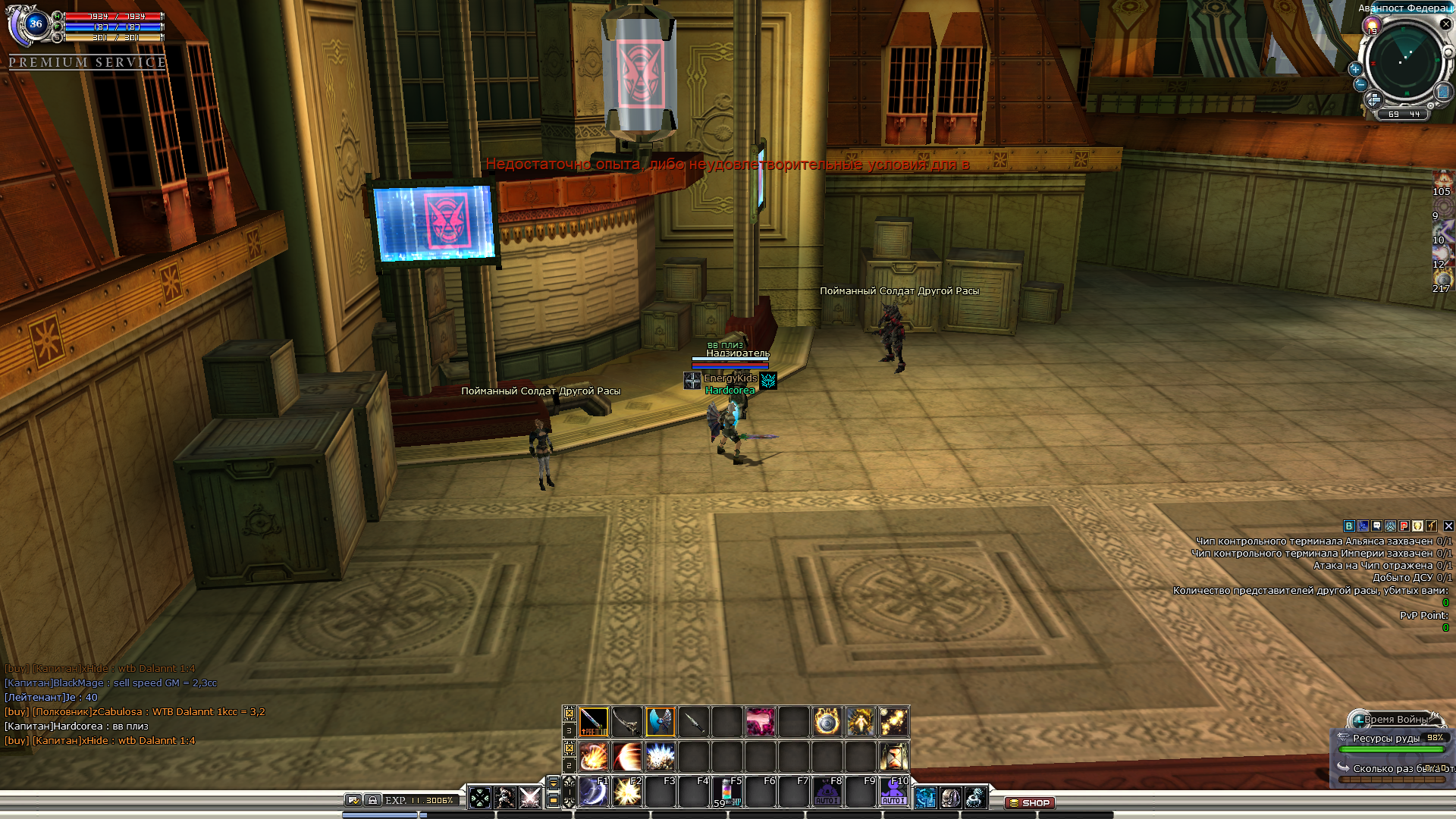The image size is (1456, 819).
Task: Use the hourglass item slot
Action: pos(893,756)
